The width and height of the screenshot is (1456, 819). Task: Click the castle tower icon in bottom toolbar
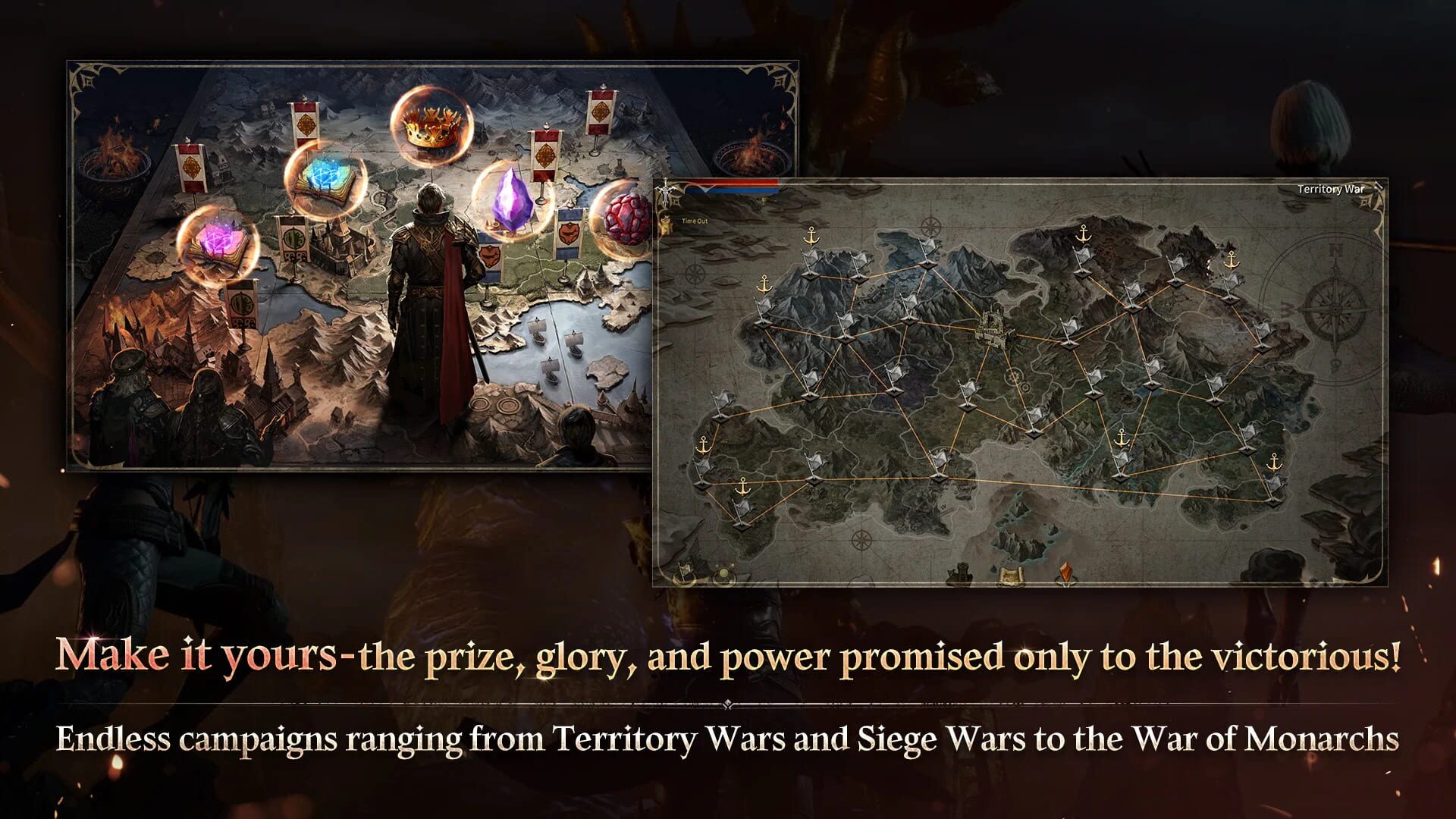pos(959,574)
